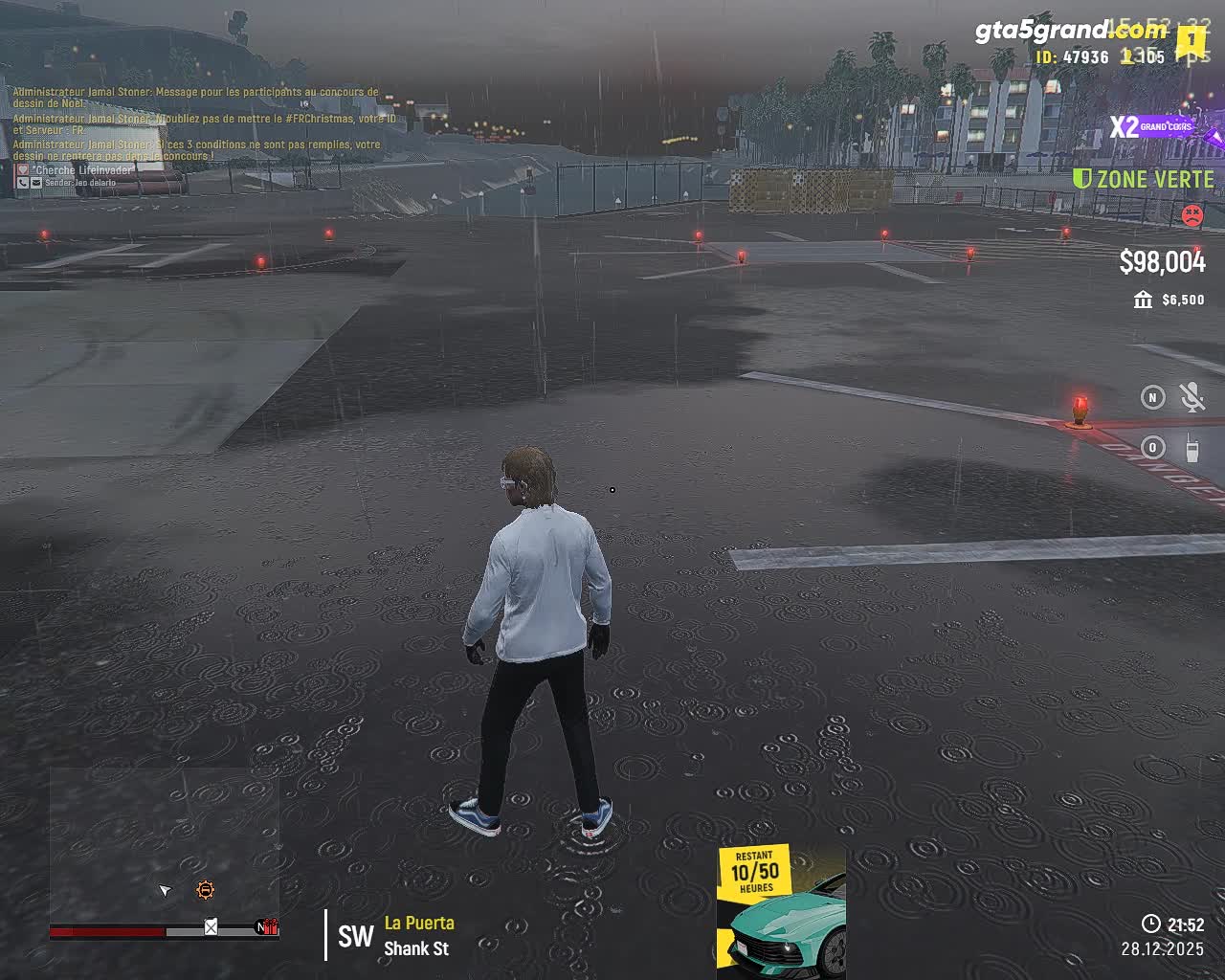This screenshot has width=1225, height=980.
Task: Open the X2 Grand Coins bonus banner
Action: [1154, 126]
